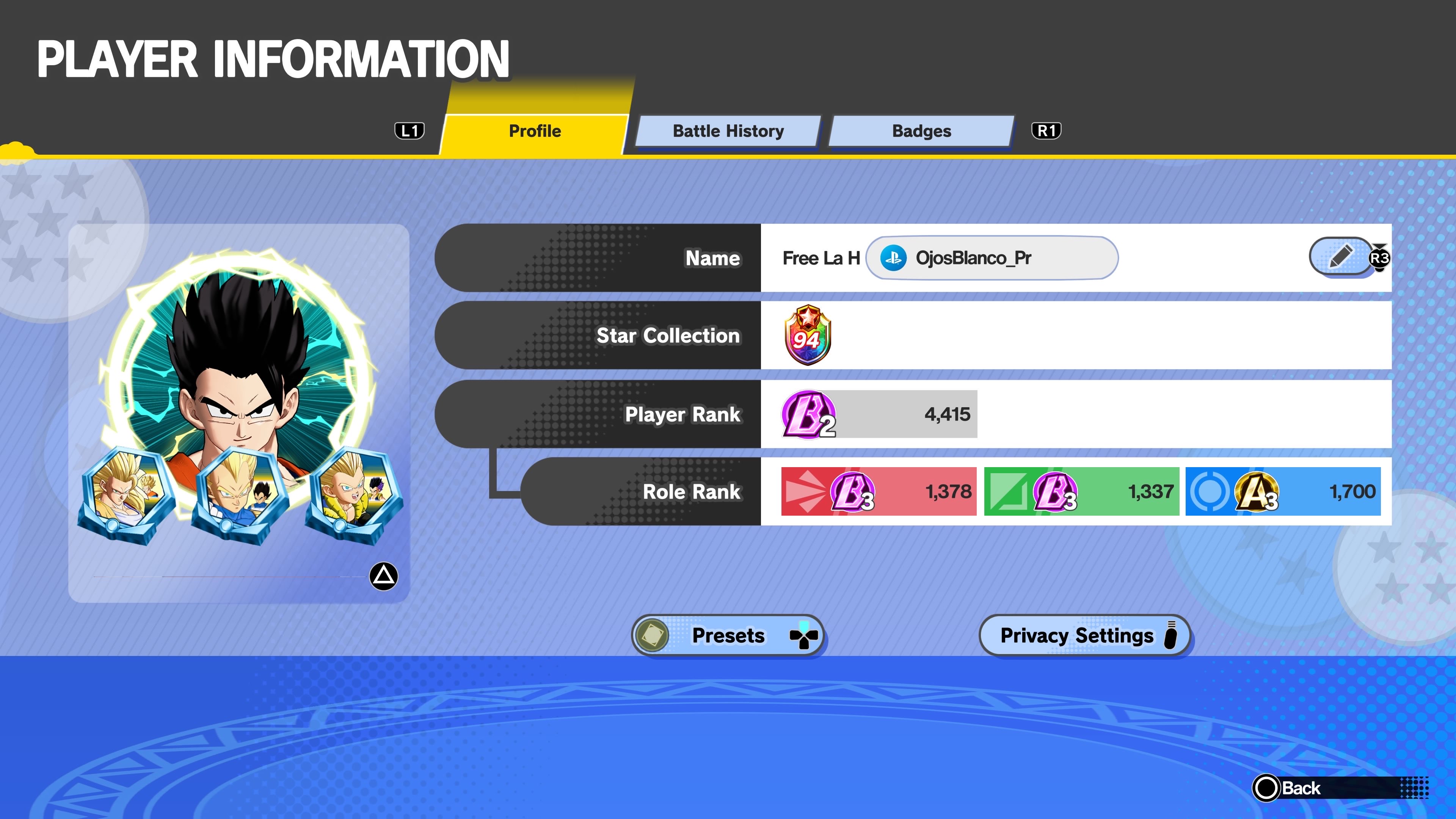Open the Badges tab
Image resolution: width=1456 pixels, height=819 pixels.
tap(921, 131)
